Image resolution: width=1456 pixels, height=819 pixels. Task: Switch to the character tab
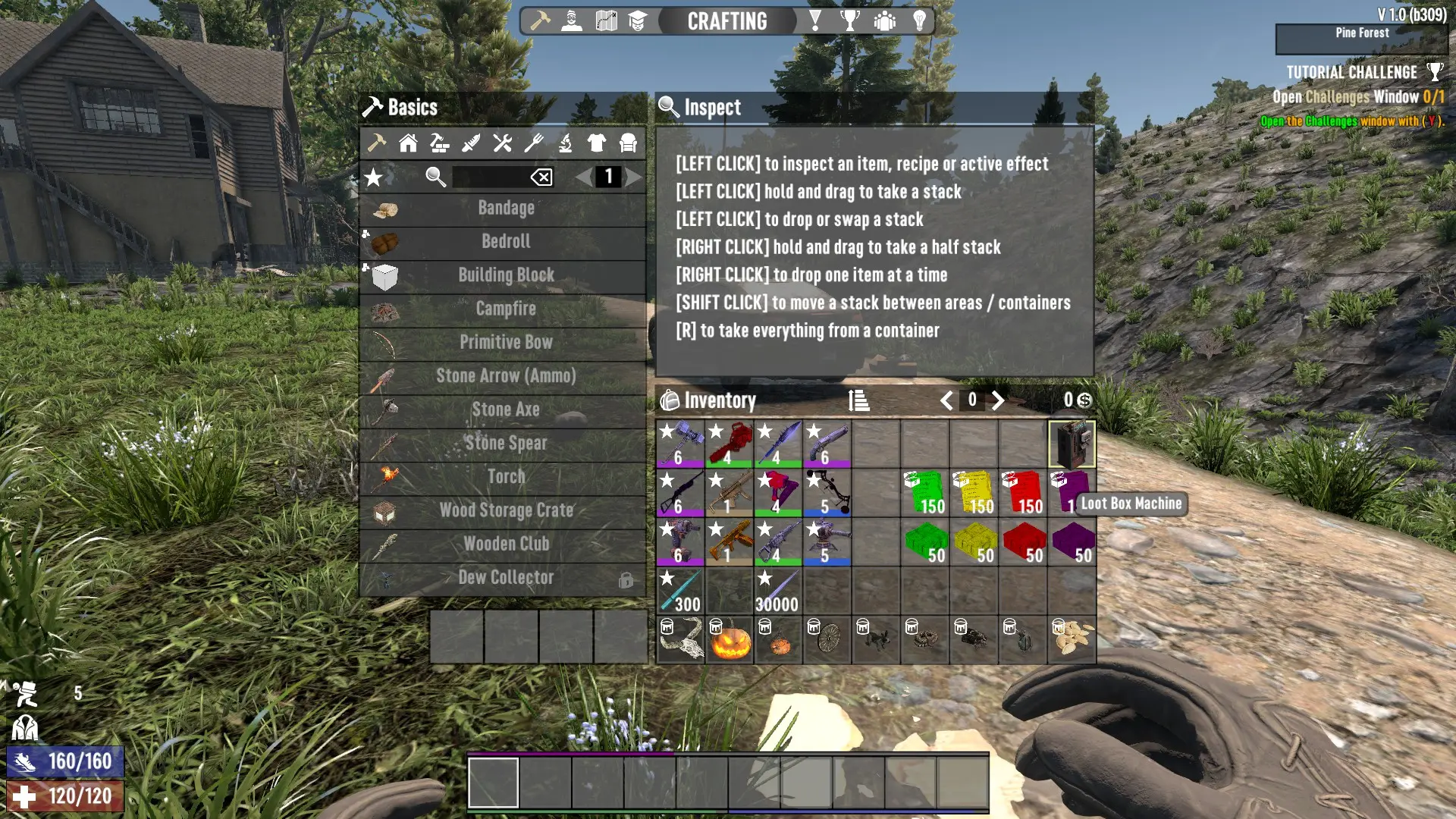point(572,20)
